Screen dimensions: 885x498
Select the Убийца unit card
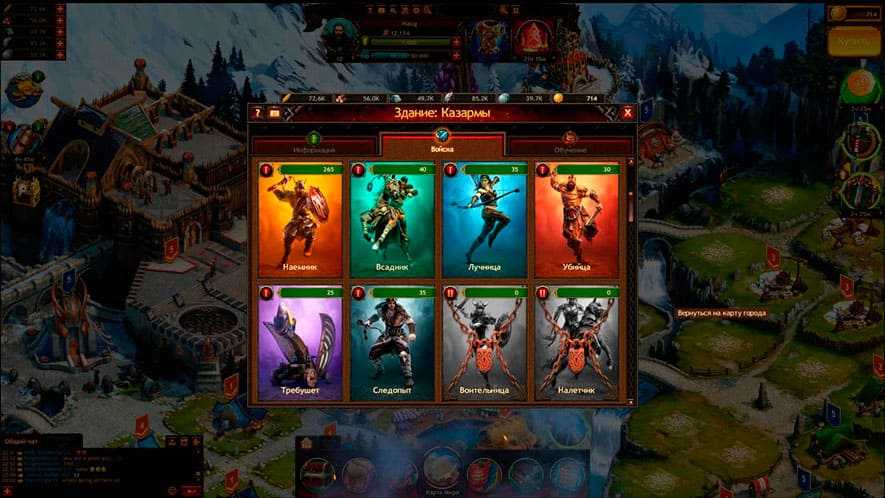pyautogui.click(x=576, y=220)
